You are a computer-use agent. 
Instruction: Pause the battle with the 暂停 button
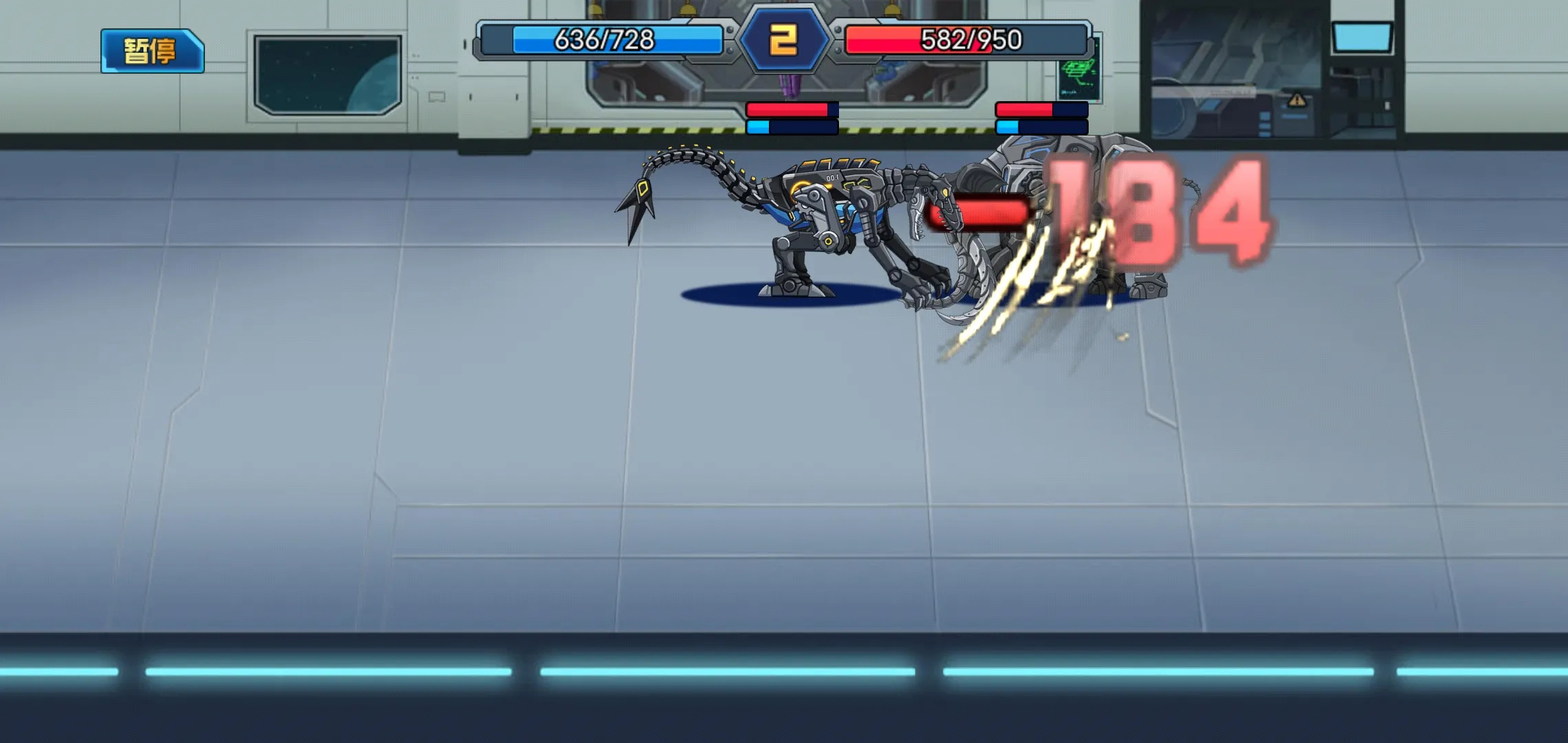(x=152, y=51)
